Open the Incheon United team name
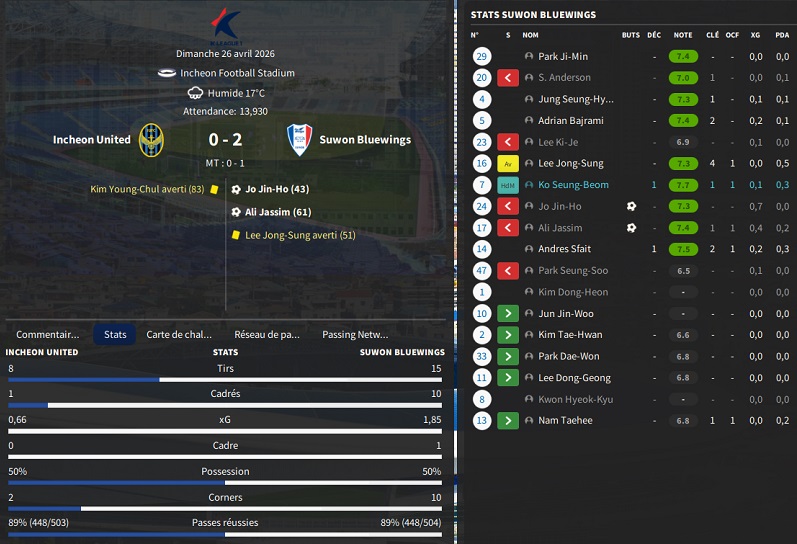The height and width of the screenshot is (544, 797). coord(91,140)
